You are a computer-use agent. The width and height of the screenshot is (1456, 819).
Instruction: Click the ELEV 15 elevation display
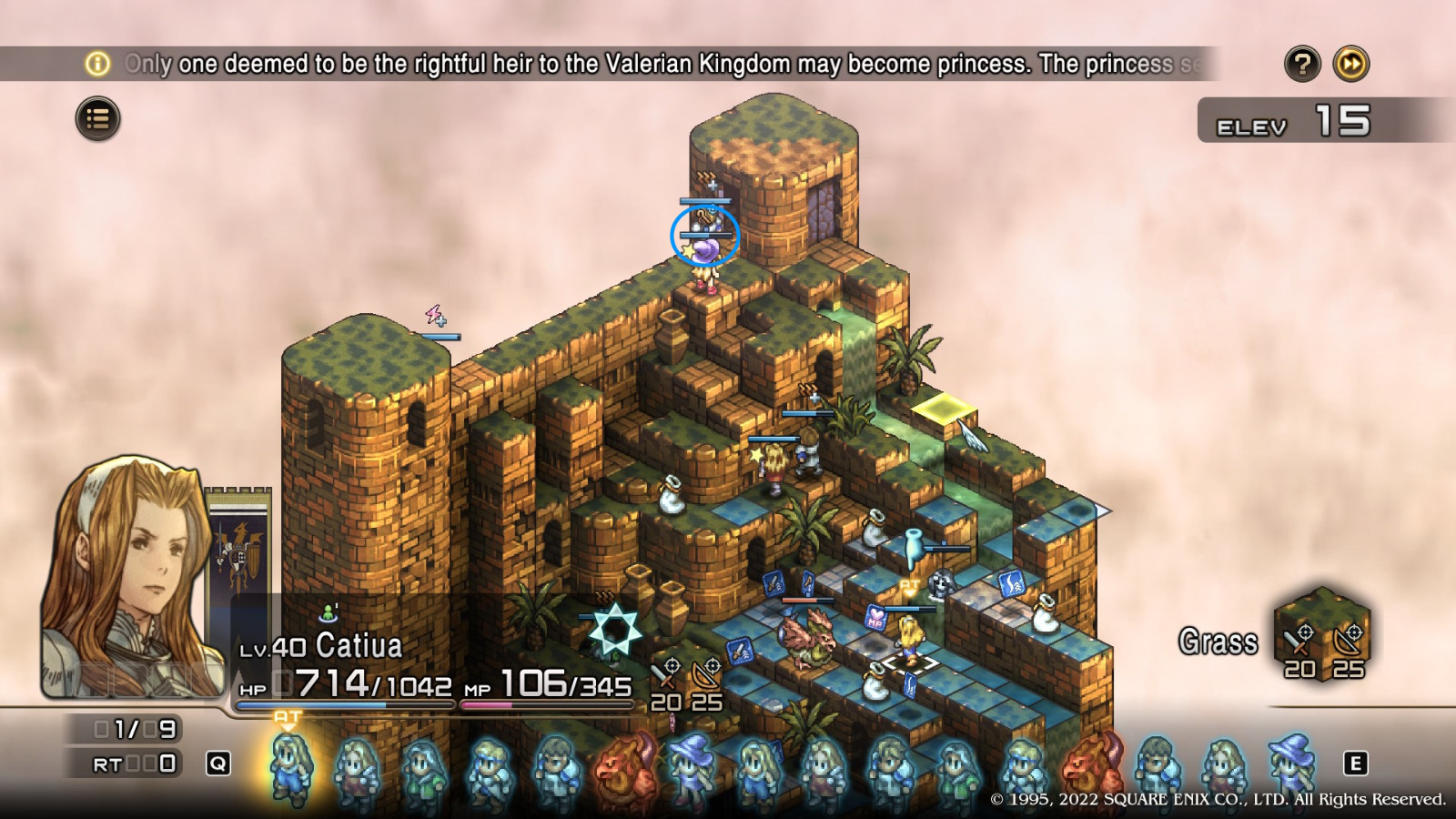[1292, 121]
